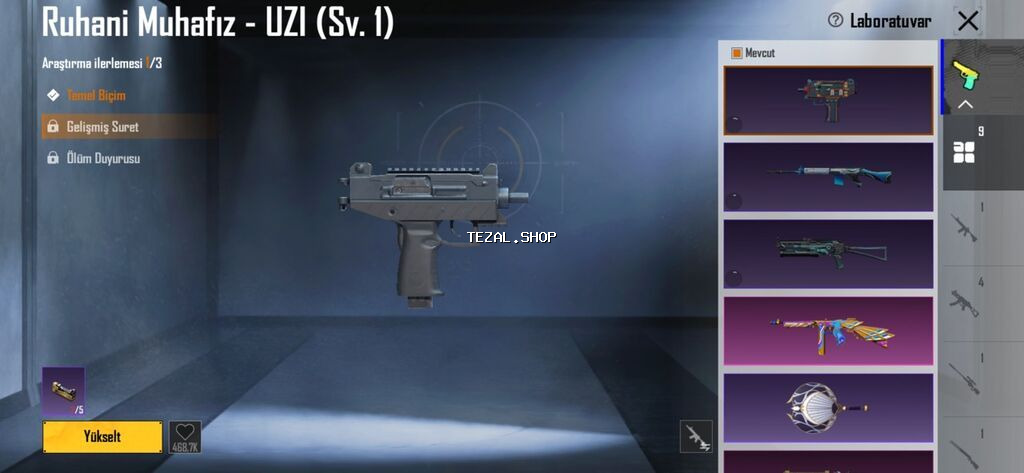Viewport: 1024px width, 473px height.
Task: Close the weapon lab screen
Action: click(x=968, y=20)
